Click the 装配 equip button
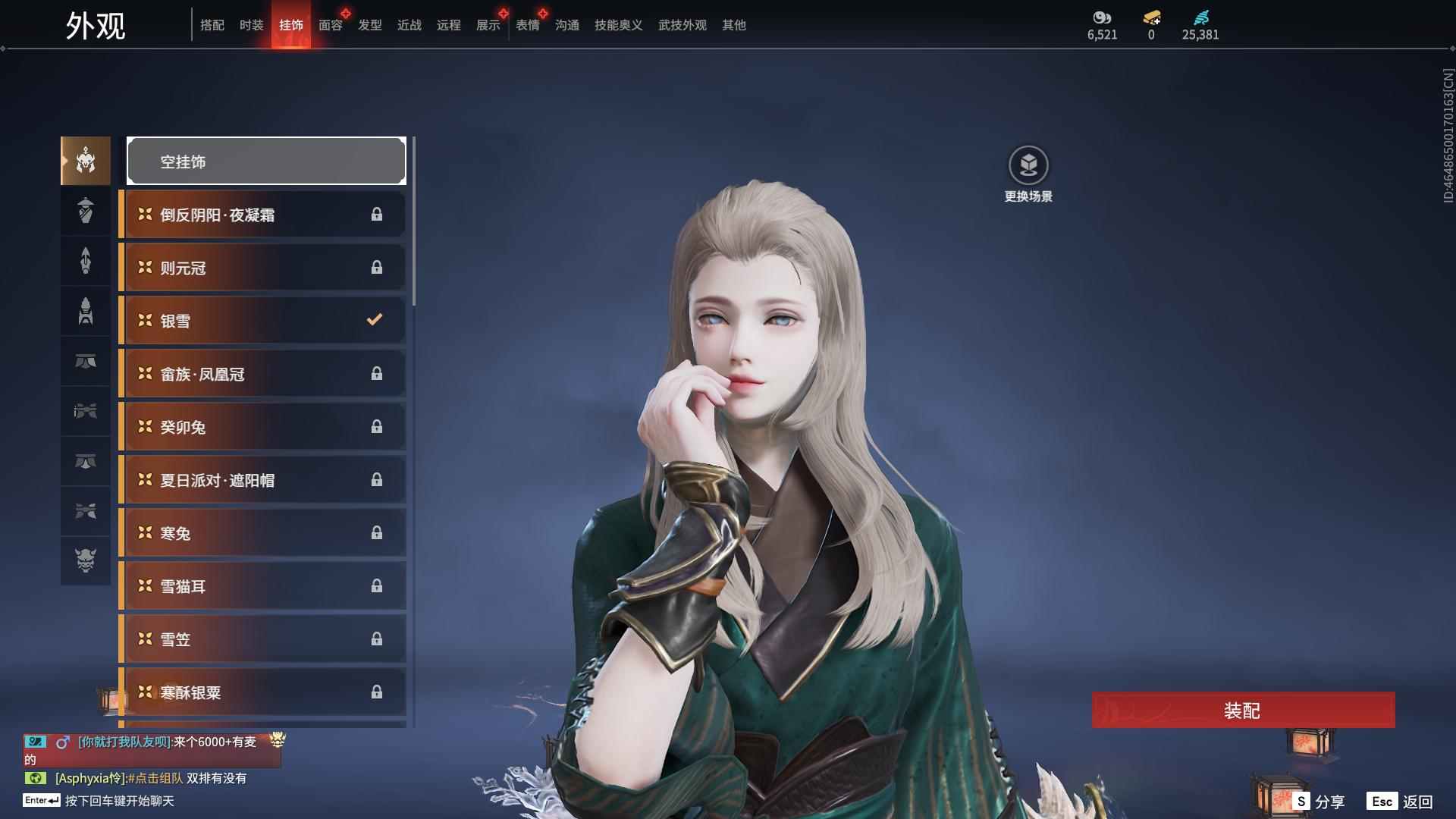 (1243, 711)
